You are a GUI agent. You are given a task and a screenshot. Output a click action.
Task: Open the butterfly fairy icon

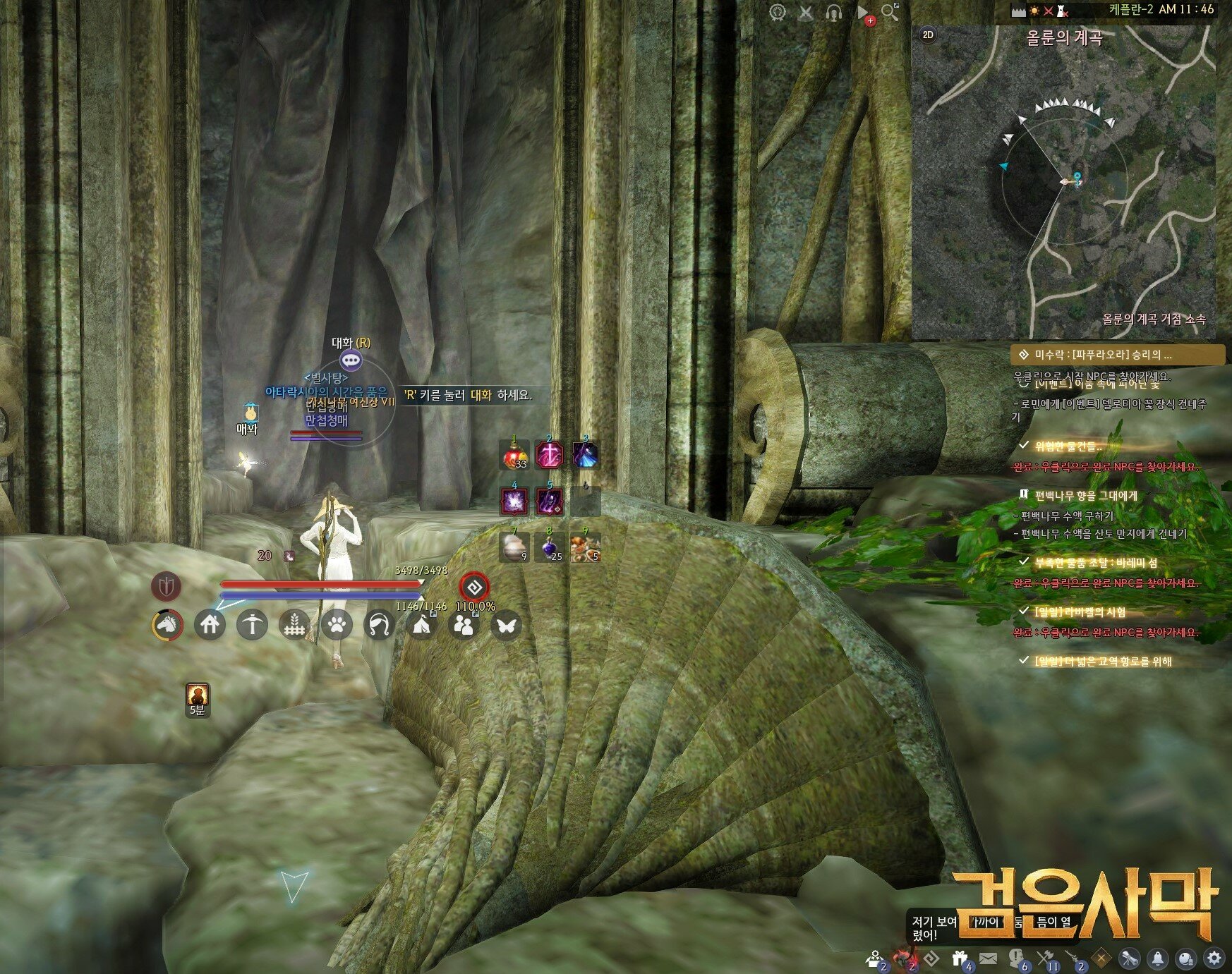point(505,624)
